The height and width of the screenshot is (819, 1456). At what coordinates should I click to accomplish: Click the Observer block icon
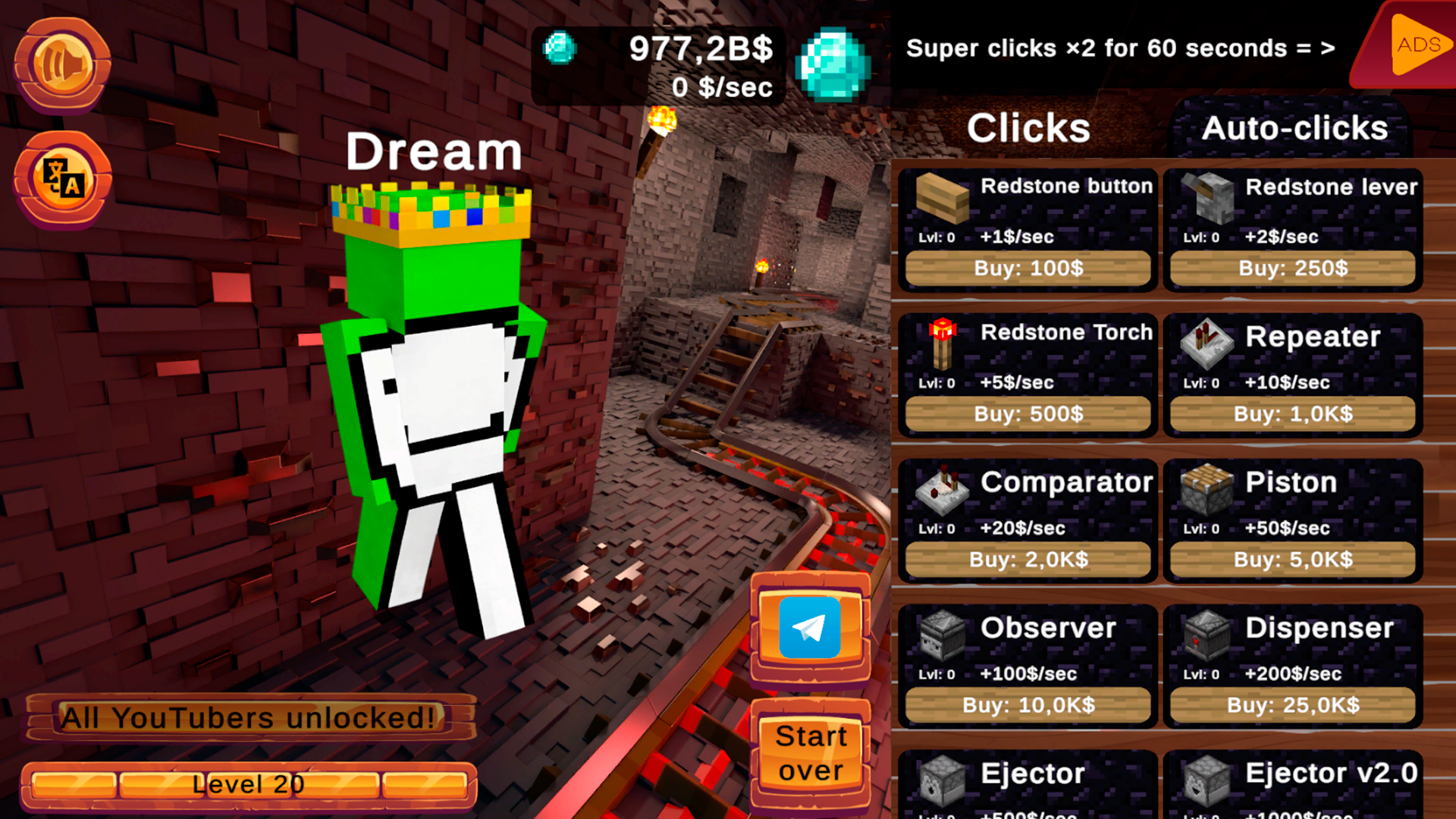(940, 637)
